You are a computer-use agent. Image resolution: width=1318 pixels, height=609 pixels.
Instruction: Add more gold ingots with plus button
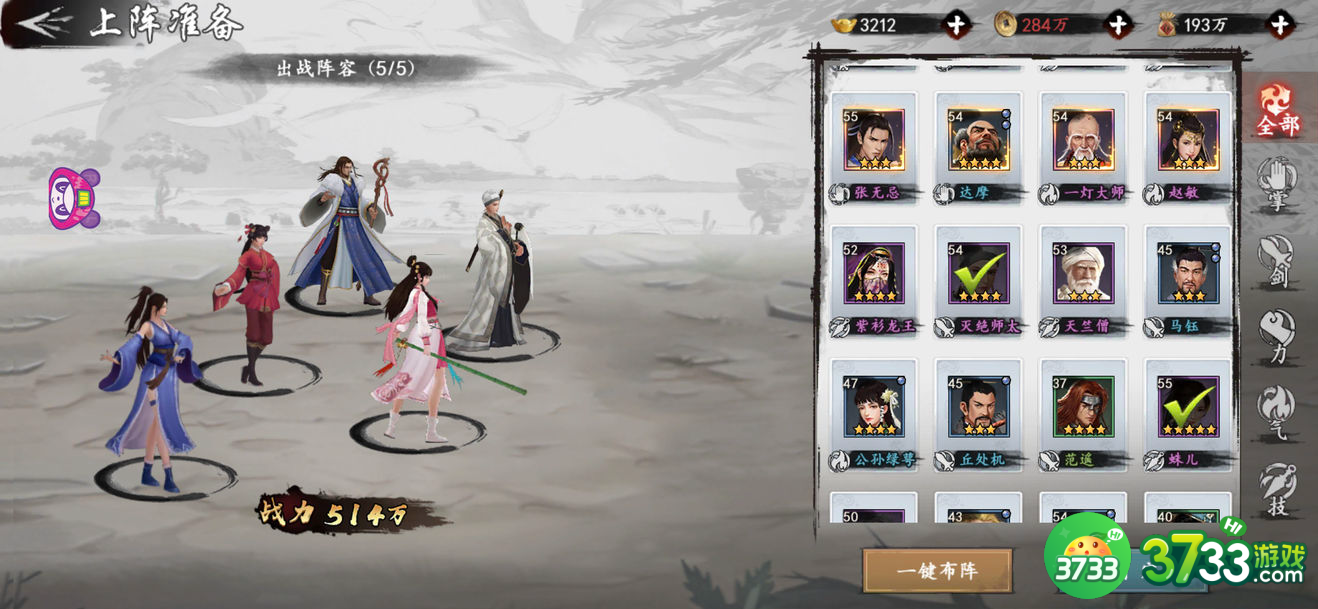pos(958,24)
